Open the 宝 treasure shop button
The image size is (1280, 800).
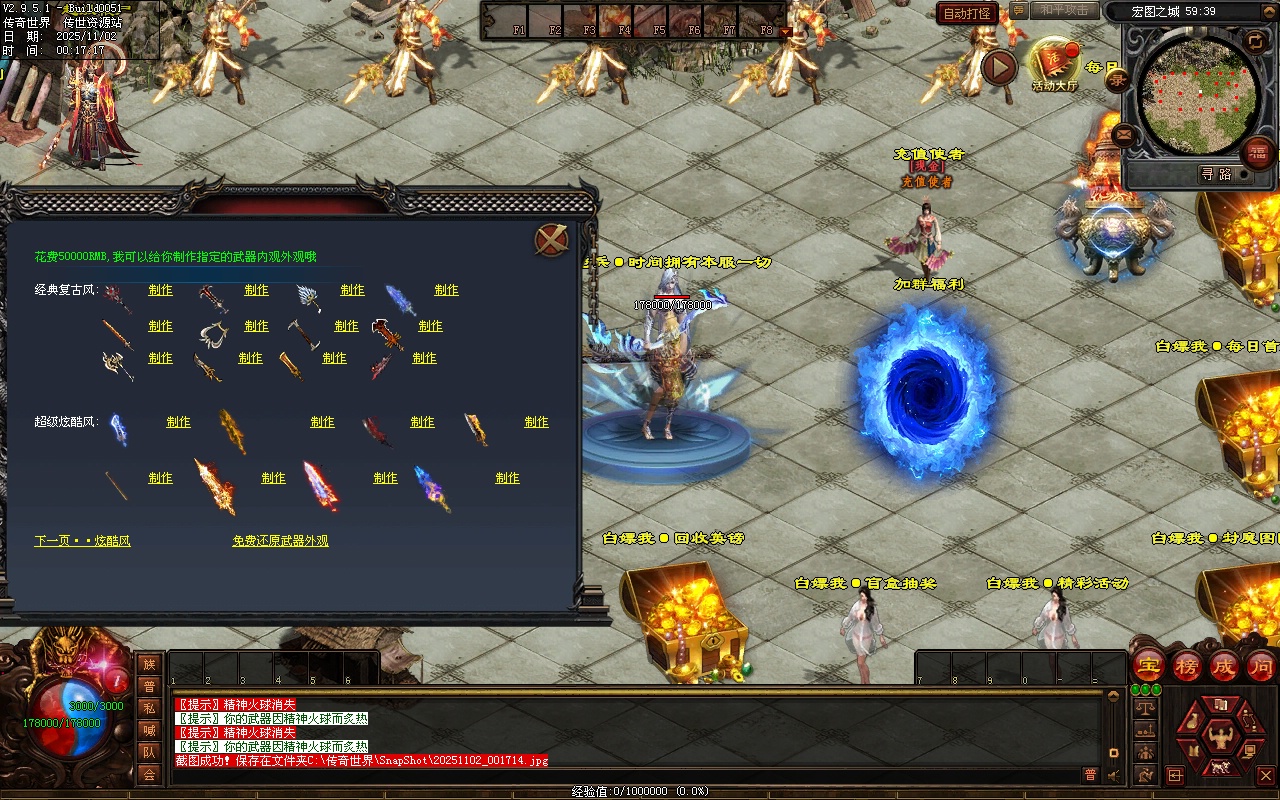pyautogui.click(x=1149, y=665)
